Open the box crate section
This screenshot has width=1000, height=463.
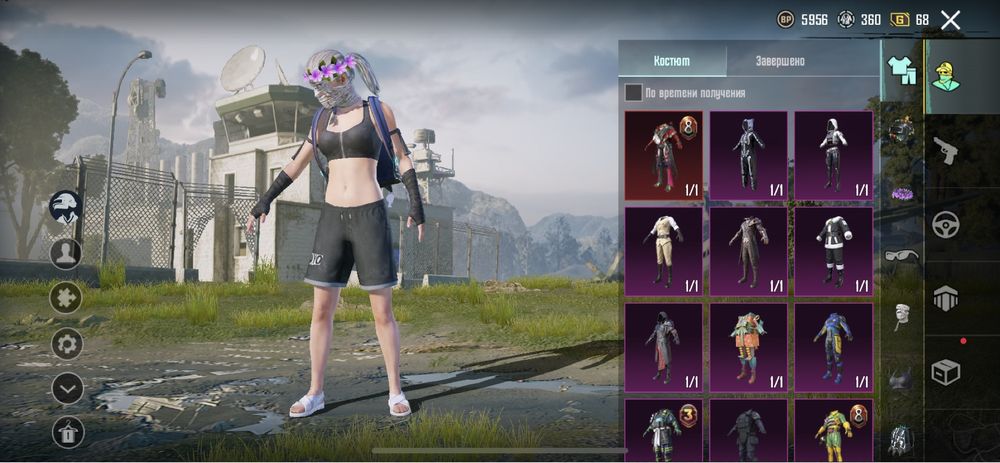(945, 372)
